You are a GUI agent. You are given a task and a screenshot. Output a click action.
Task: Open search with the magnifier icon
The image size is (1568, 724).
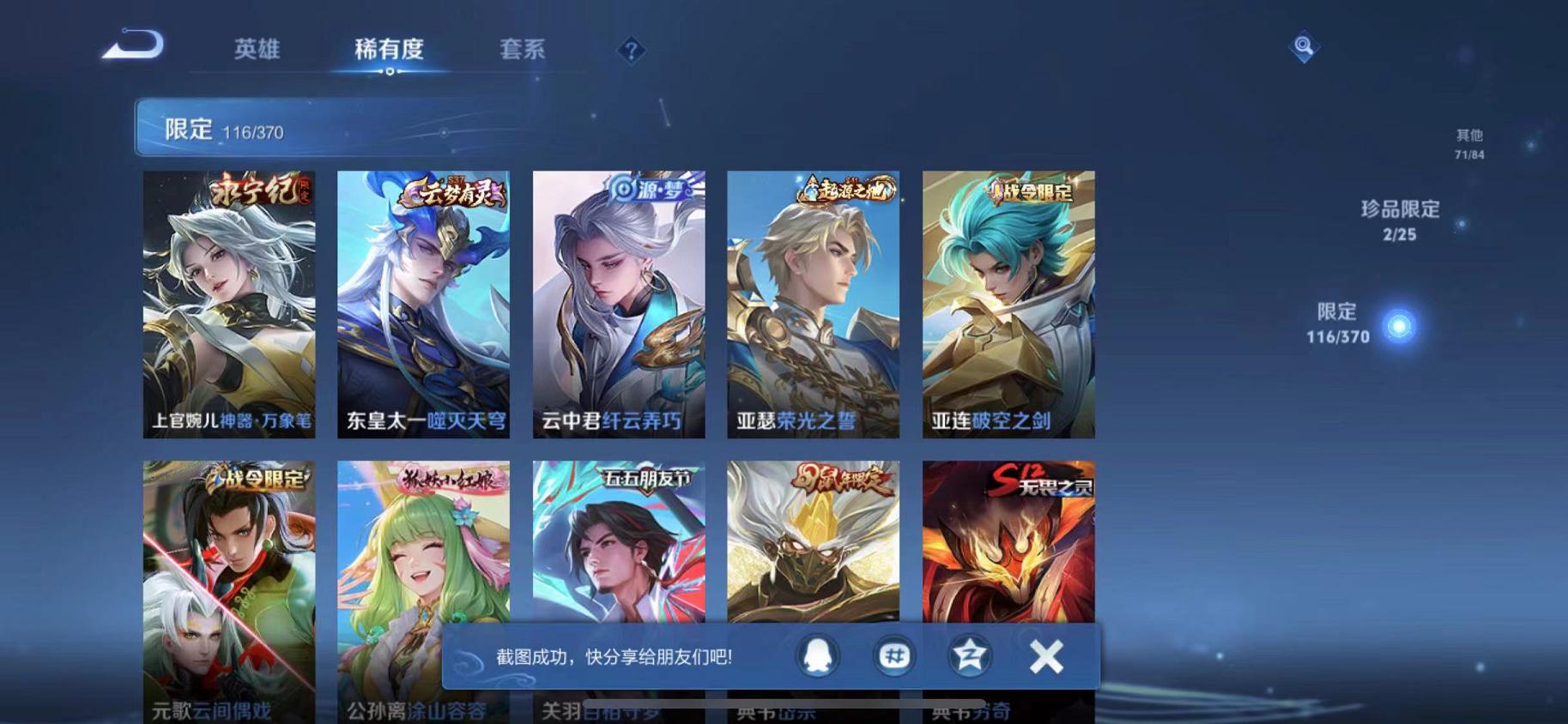point(1304,47)
